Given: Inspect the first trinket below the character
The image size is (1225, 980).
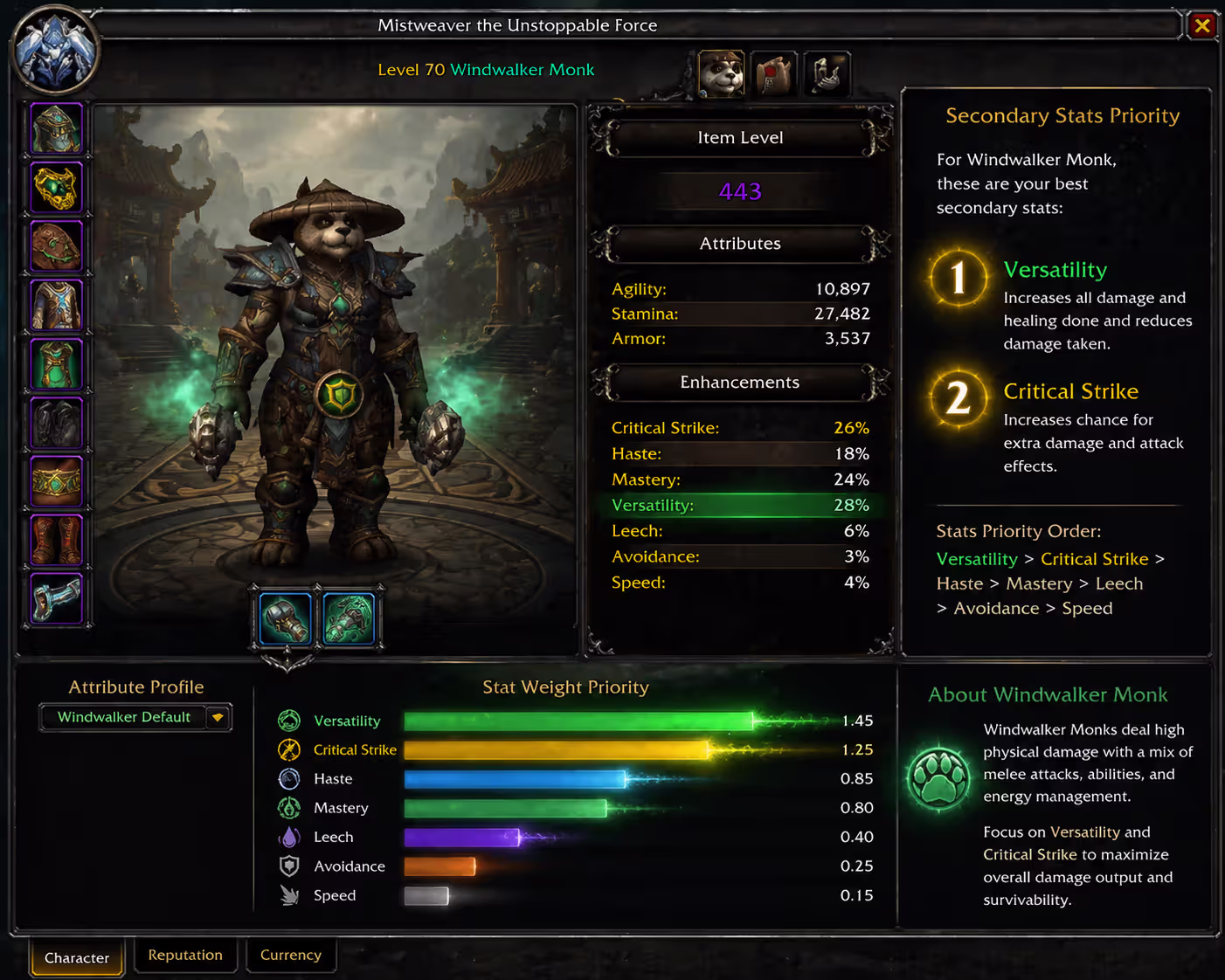Looking at the screenshot, I should [x=283, y=618].
